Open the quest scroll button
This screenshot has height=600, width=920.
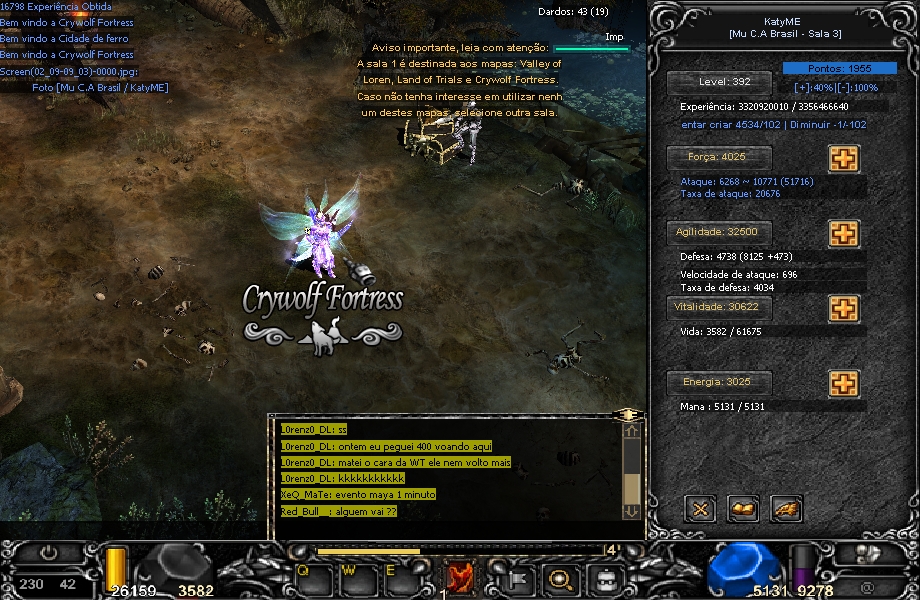pyautogui.click(x=743, y=509)
